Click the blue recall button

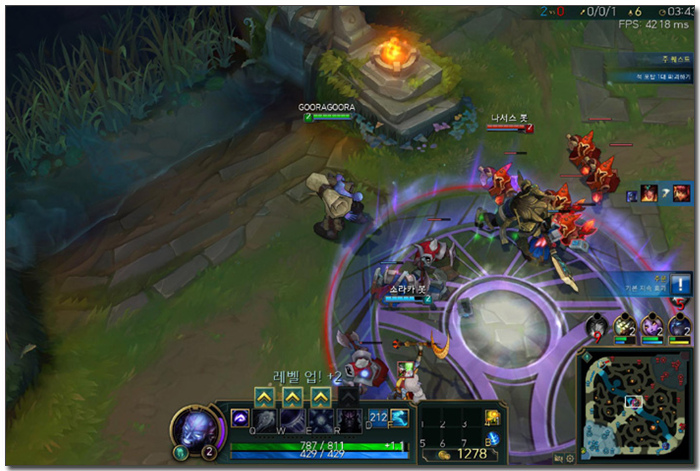pyautogui.click(x=492, y=441)
